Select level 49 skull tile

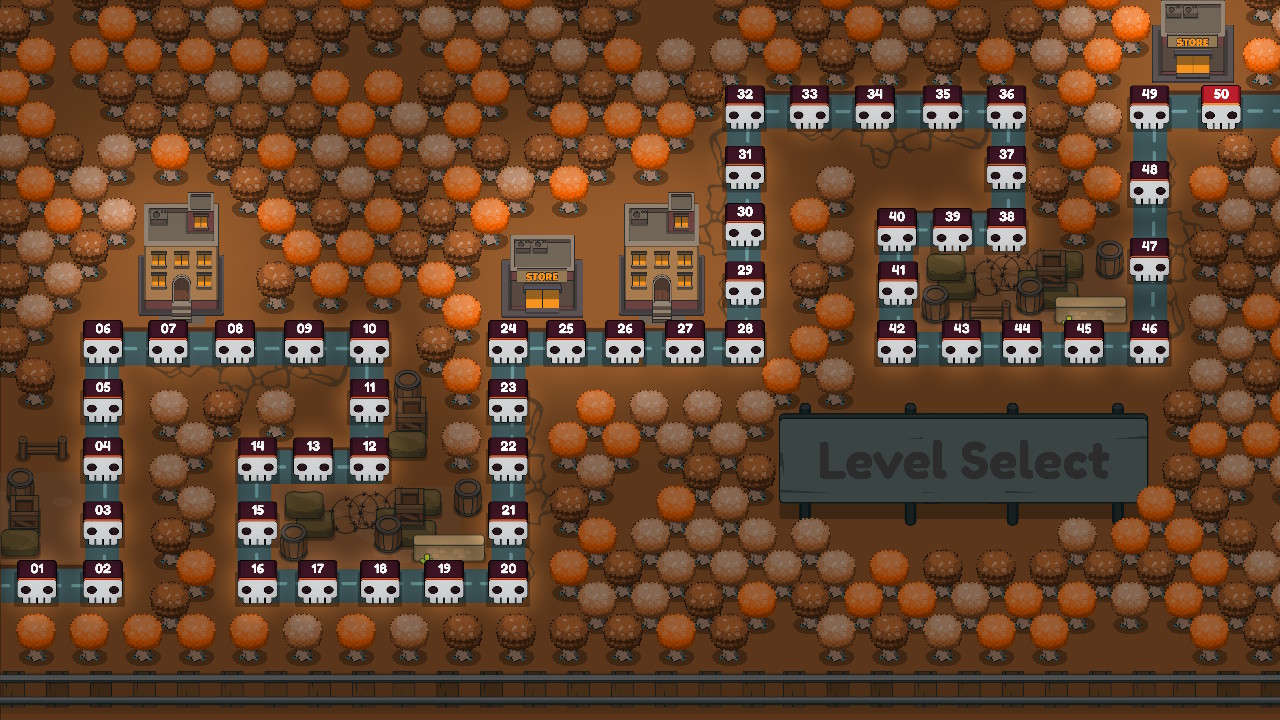pyautogui.click(x=1149, y=108)
